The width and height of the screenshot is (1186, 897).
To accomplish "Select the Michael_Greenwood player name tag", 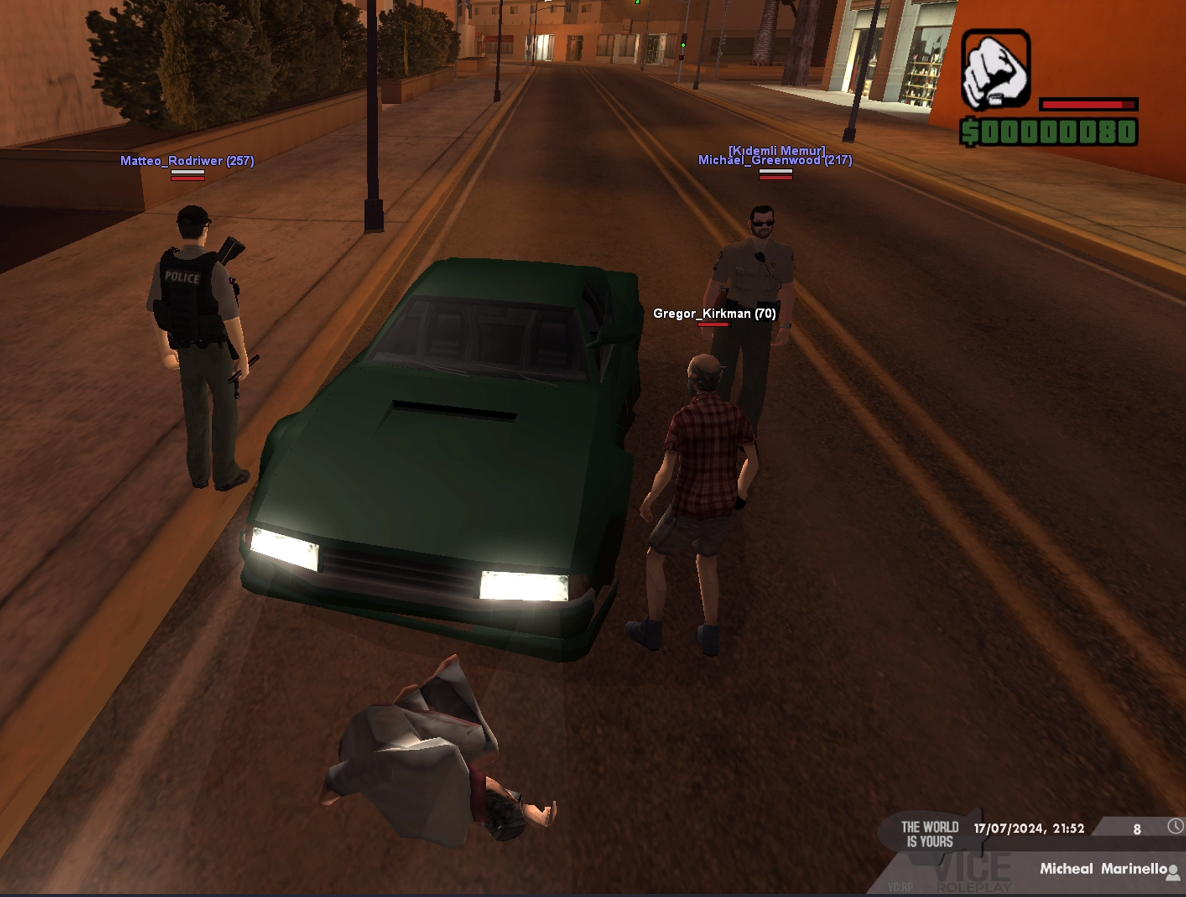I will coord(774,160).
